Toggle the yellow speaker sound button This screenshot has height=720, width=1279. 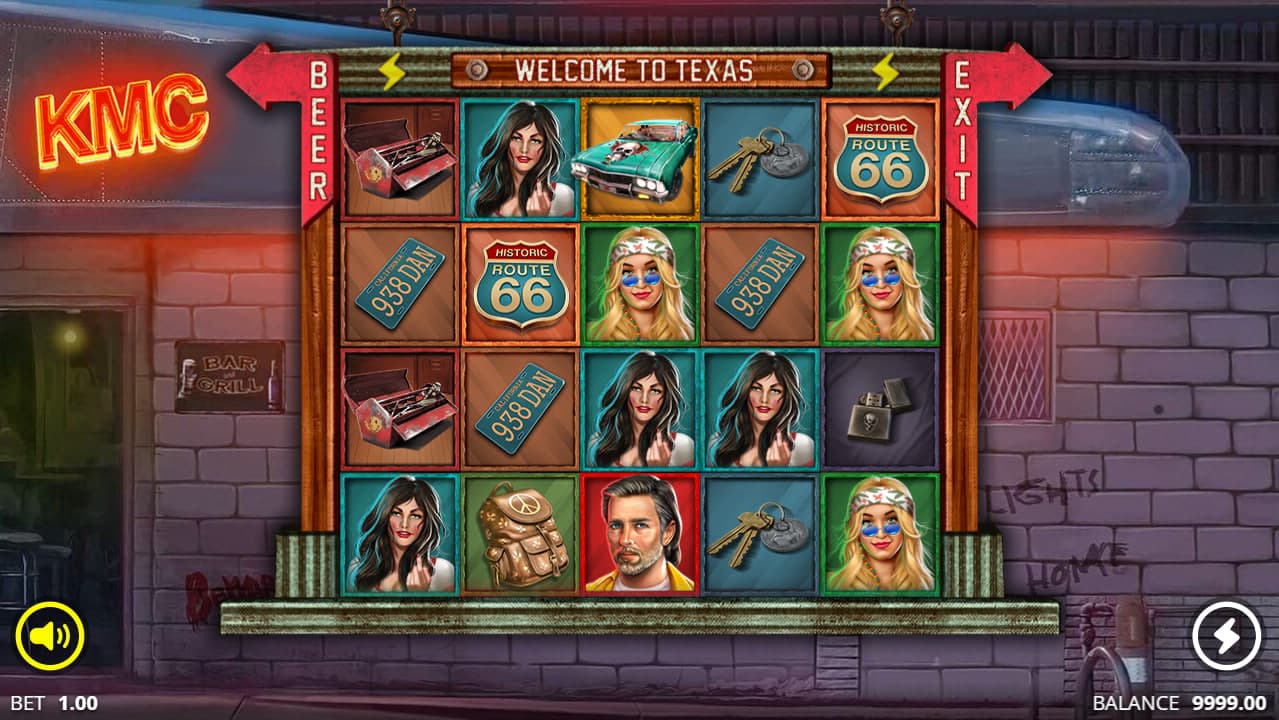tap(50, 636)
